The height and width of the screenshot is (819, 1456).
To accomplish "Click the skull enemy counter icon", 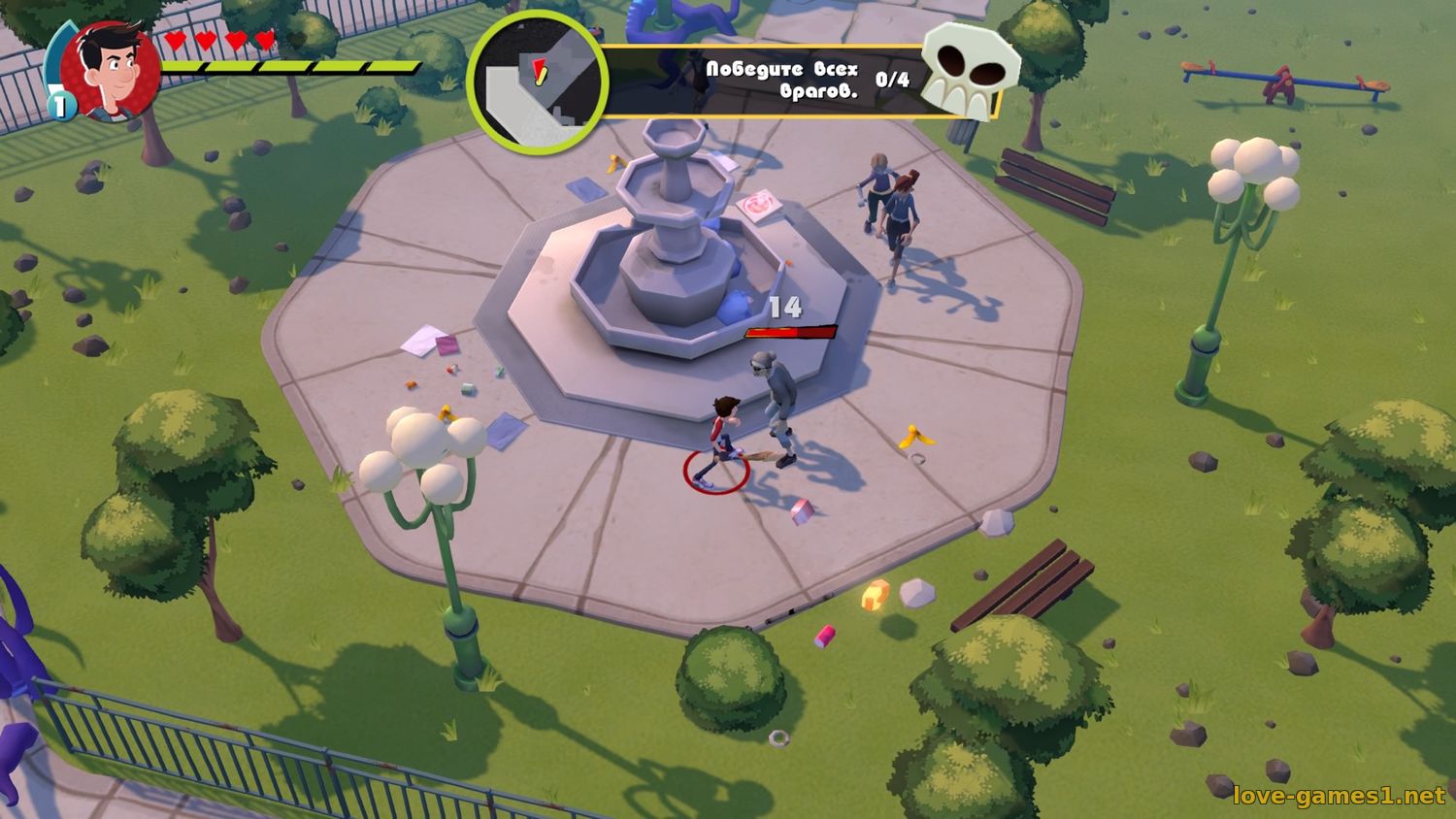I will tap(969, 69).
